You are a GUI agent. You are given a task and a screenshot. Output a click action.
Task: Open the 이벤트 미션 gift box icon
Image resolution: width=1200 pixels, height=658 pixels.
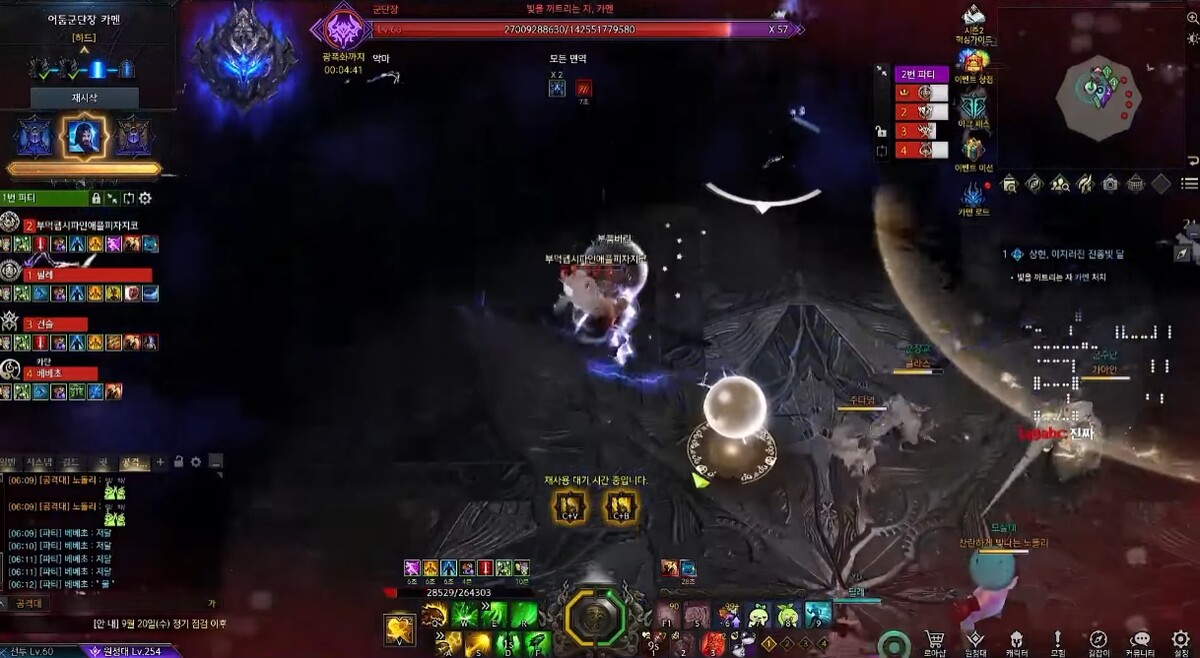tap(974, 150)
